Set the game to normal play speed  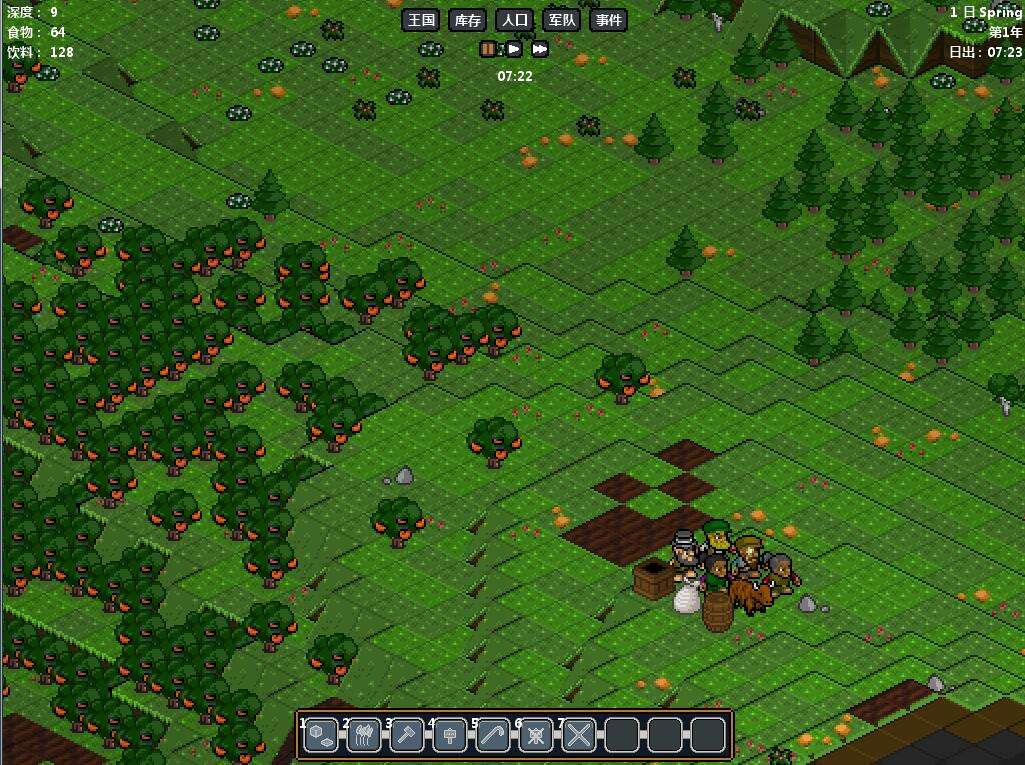pos(514,49)
